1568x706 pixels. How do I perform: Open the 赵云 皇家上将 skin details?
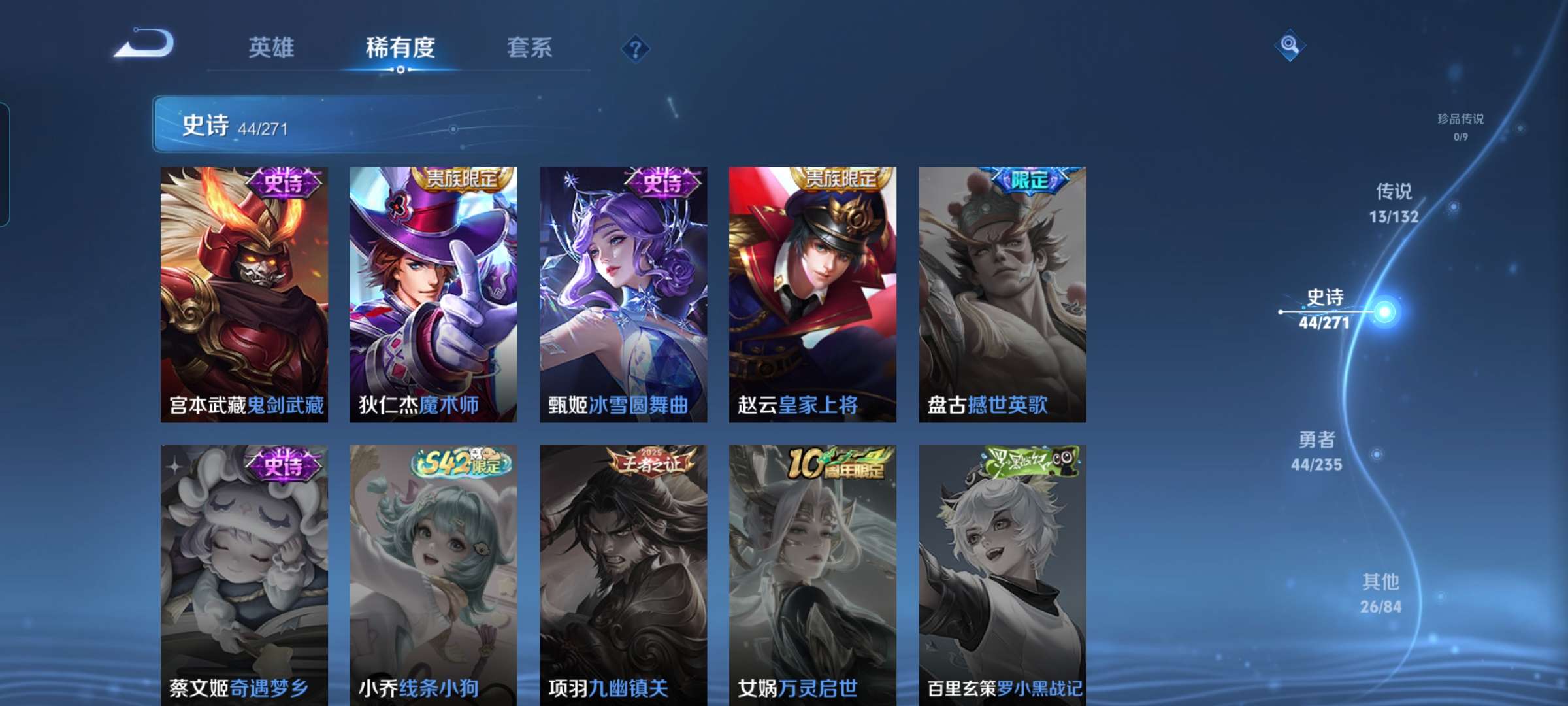(x=810, y=294)
